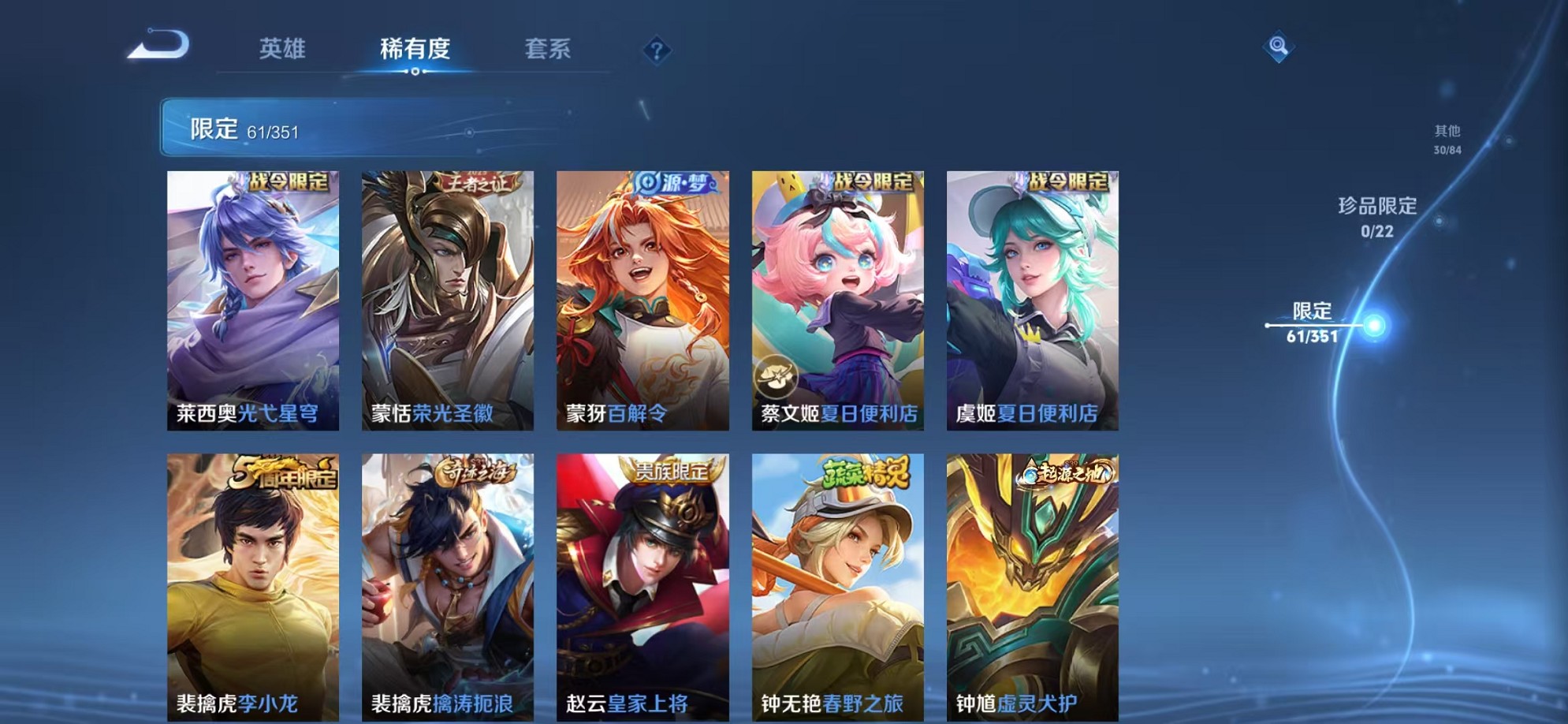Click the 源·梦 badge on 蒙犽's card
1568x724 pixels.
click(x=677, y=181)
